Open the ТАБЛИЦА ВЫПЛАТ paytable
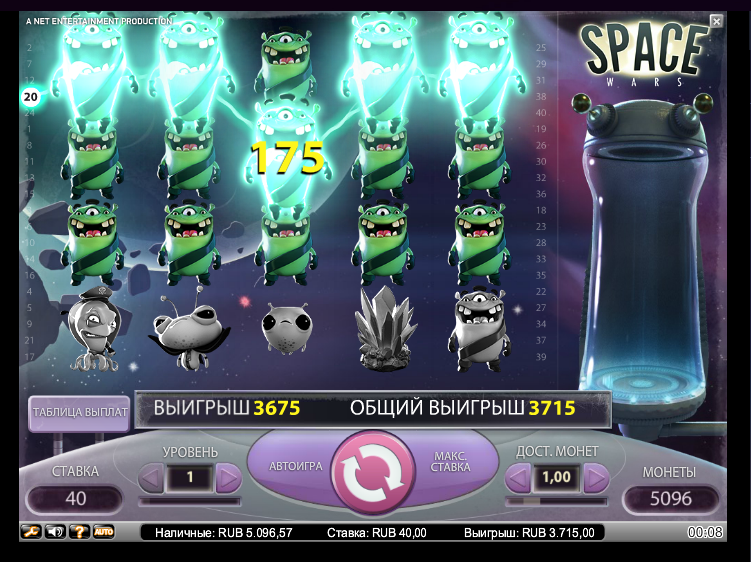The height and width of the screenshot is (562, 751). click(x=79, y=412)
